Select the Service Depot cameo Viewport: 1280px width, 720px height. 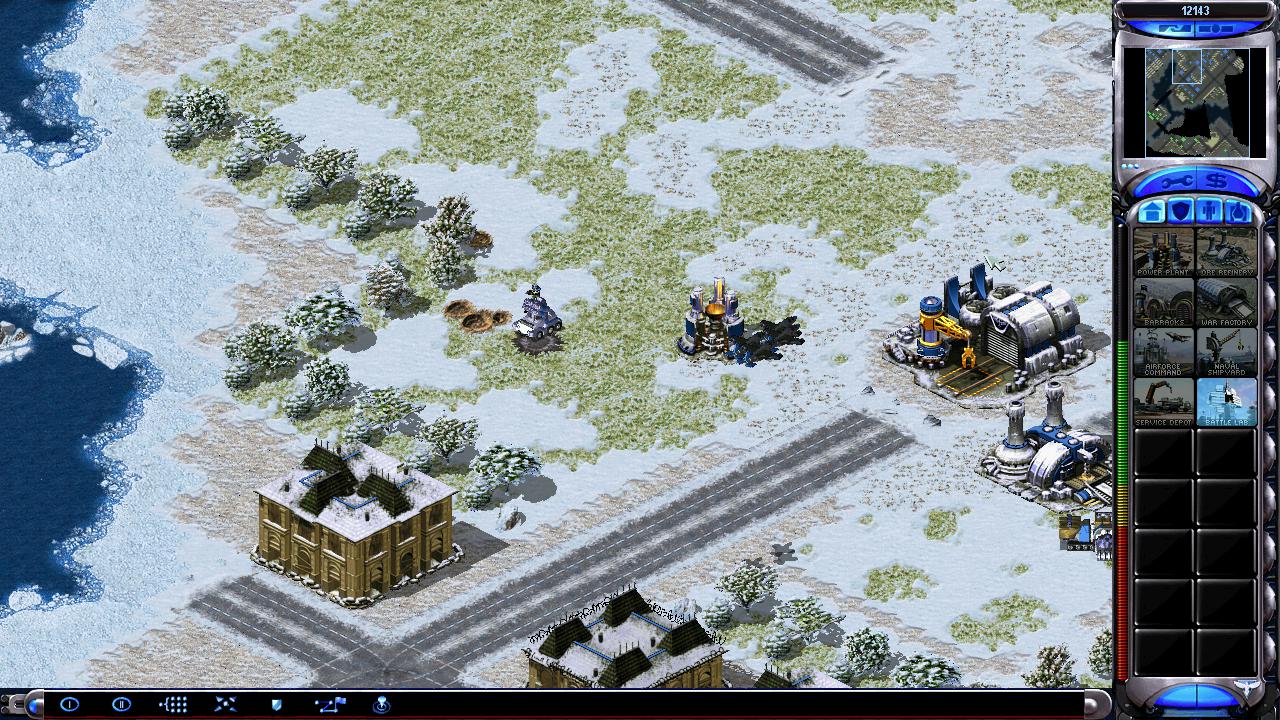click(x=1163, y=401)
